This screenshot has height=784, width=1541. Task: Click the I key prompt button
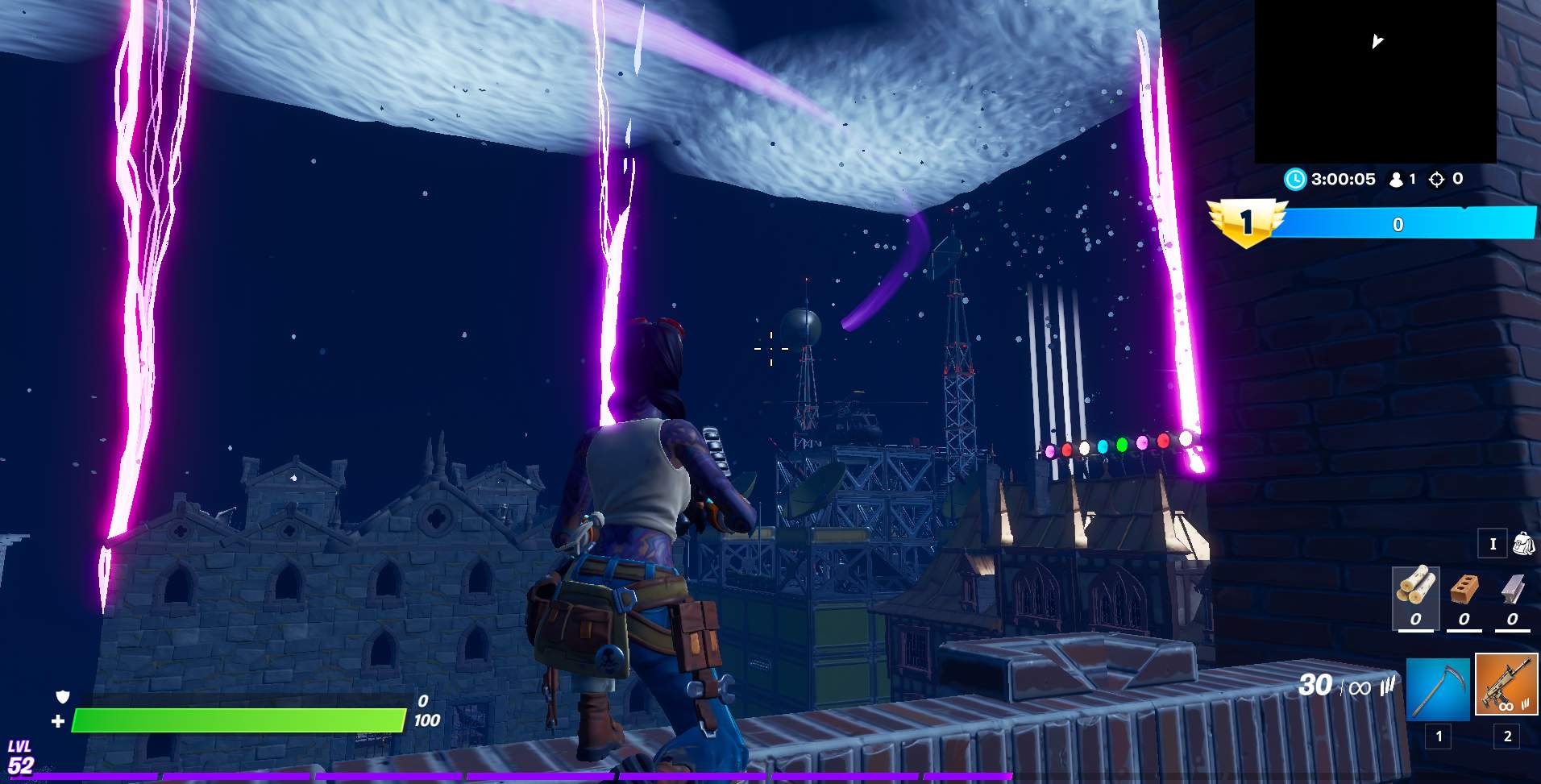(x=1492, y=543)
